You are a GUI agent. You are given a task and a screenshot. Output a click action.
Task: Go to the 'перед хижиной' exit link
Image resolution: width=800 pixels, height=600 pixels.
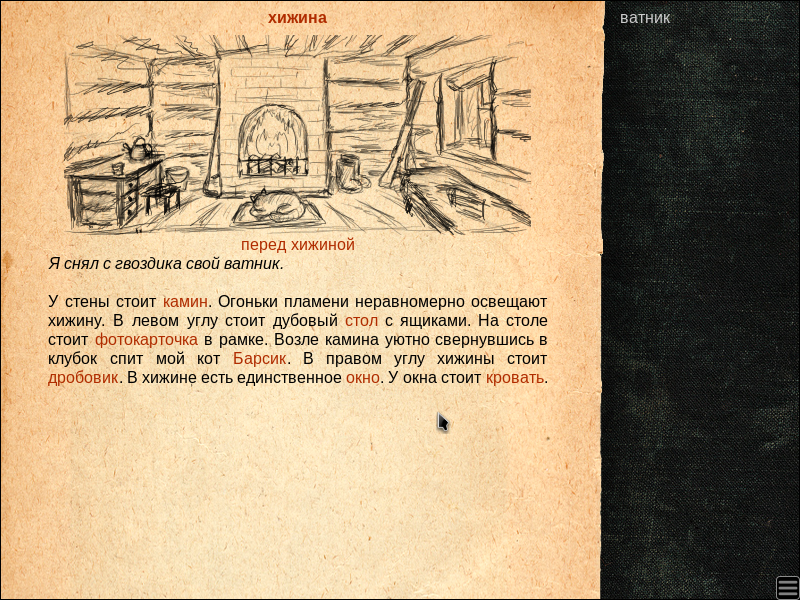tap(298, 245)
